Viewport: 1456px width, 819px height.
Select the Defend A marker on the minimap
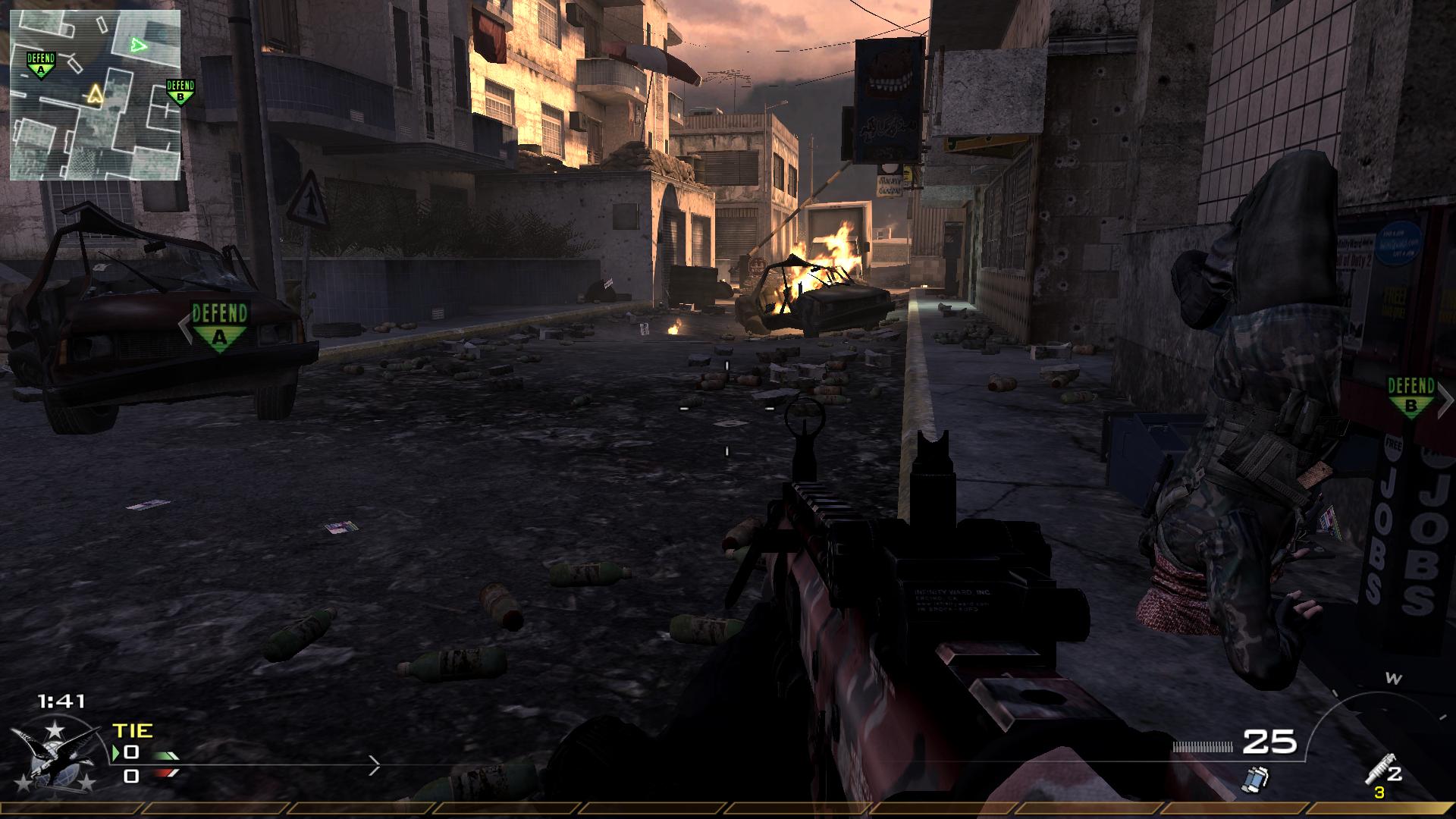coord(41,65)
